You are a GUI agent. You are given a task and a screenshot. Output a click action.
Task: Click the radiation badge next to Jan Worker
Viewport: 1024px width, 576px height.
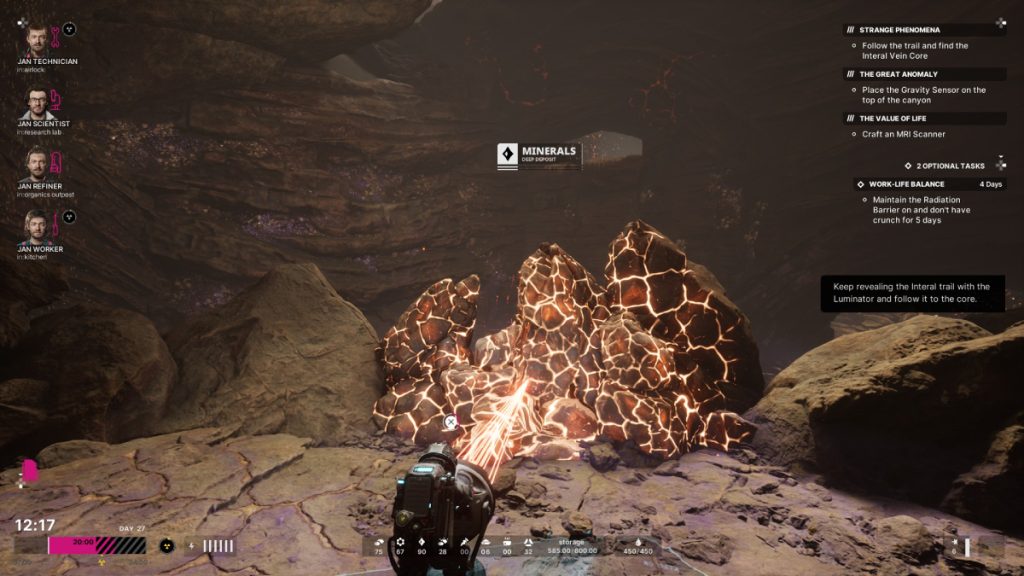[69, 216]
